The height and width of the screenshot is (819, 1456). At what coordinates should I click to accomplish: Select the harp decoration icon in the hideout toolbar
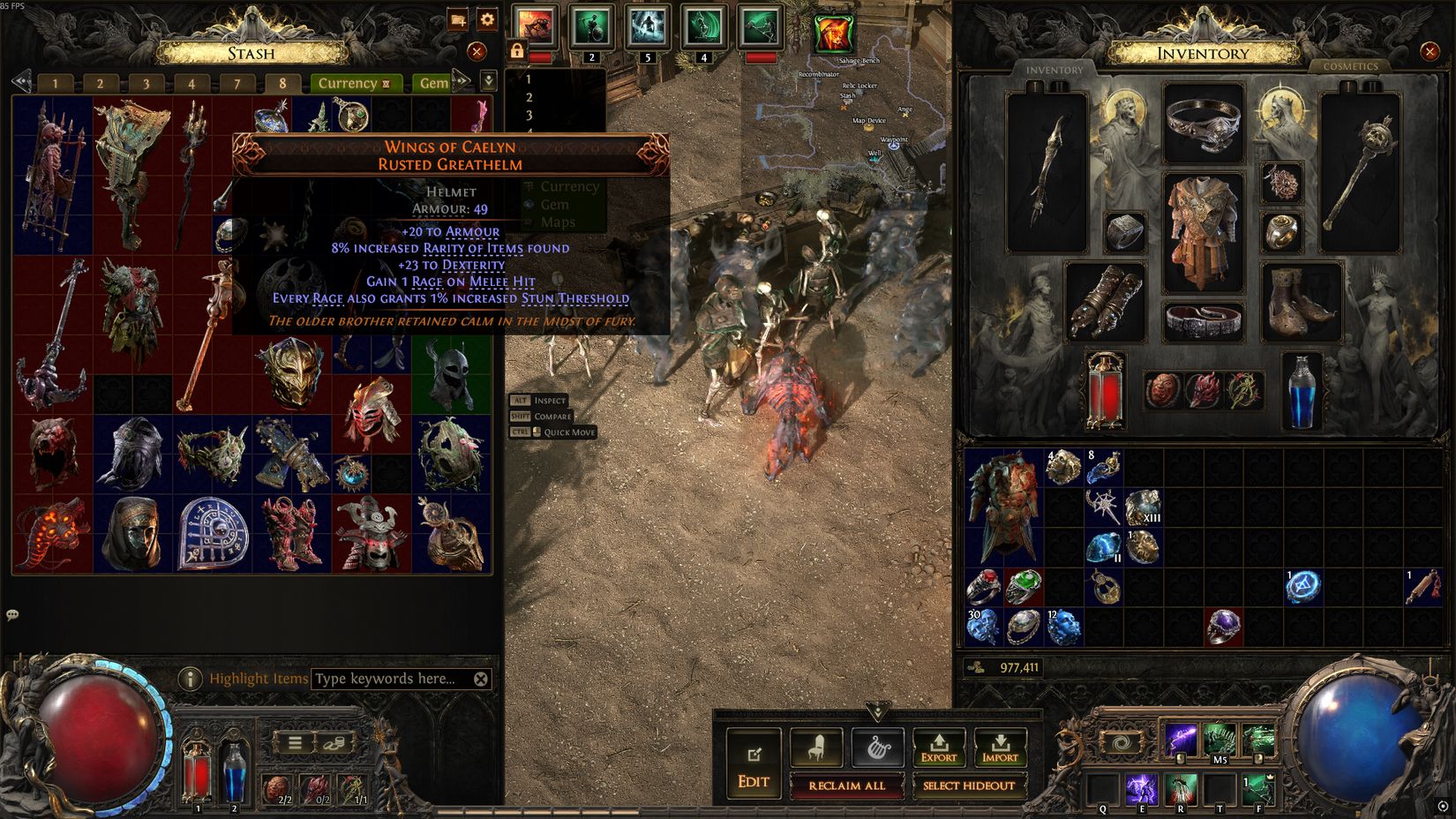[x=876, y=746]
